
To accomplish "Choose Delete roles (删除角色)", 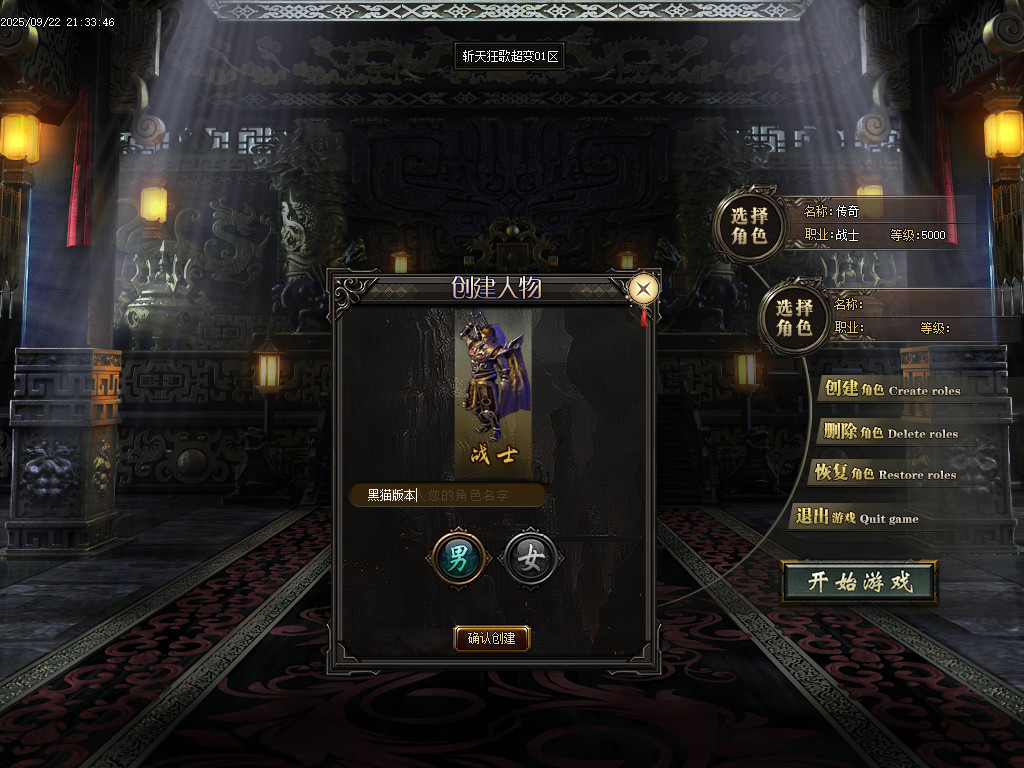I will [888, 432].
